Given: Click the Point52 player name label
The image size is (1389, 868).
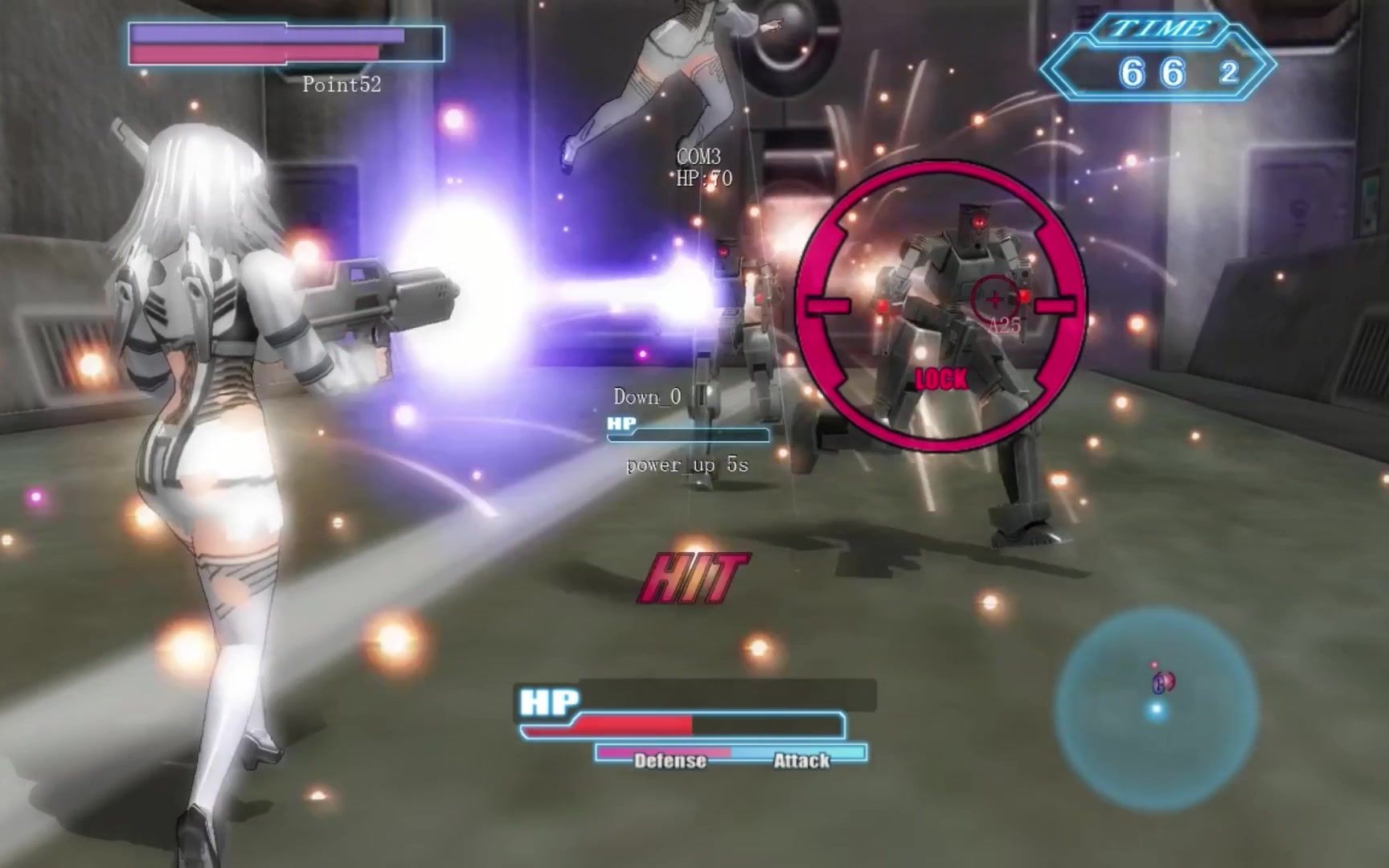Looking at the screenshot, I should pos(341,83).
